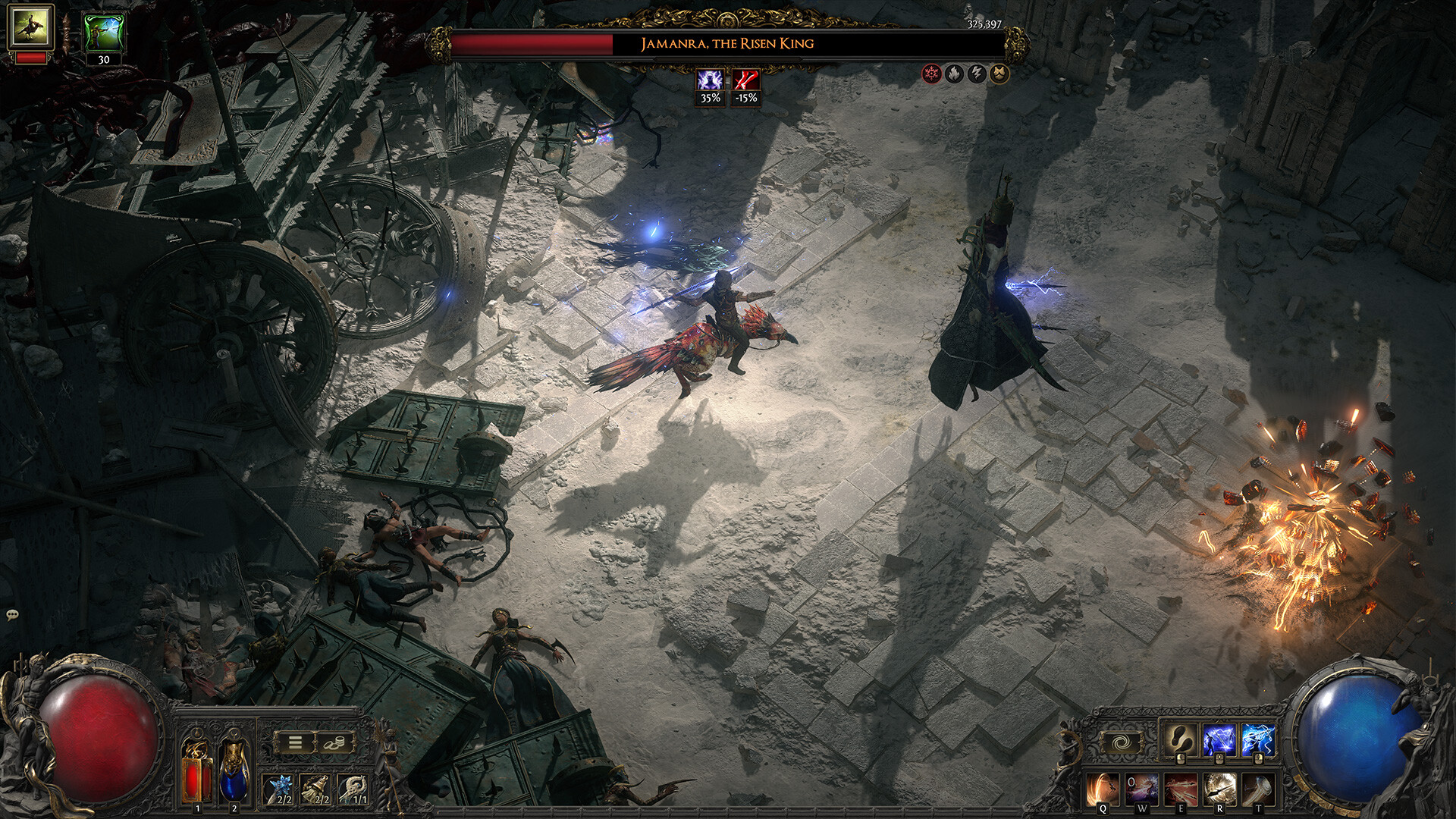The width and height of the screenshot is (1456, 819).
Task: Click the currency rings icon next to the menu
Action: pyautogui.click(x=334, y=741)
